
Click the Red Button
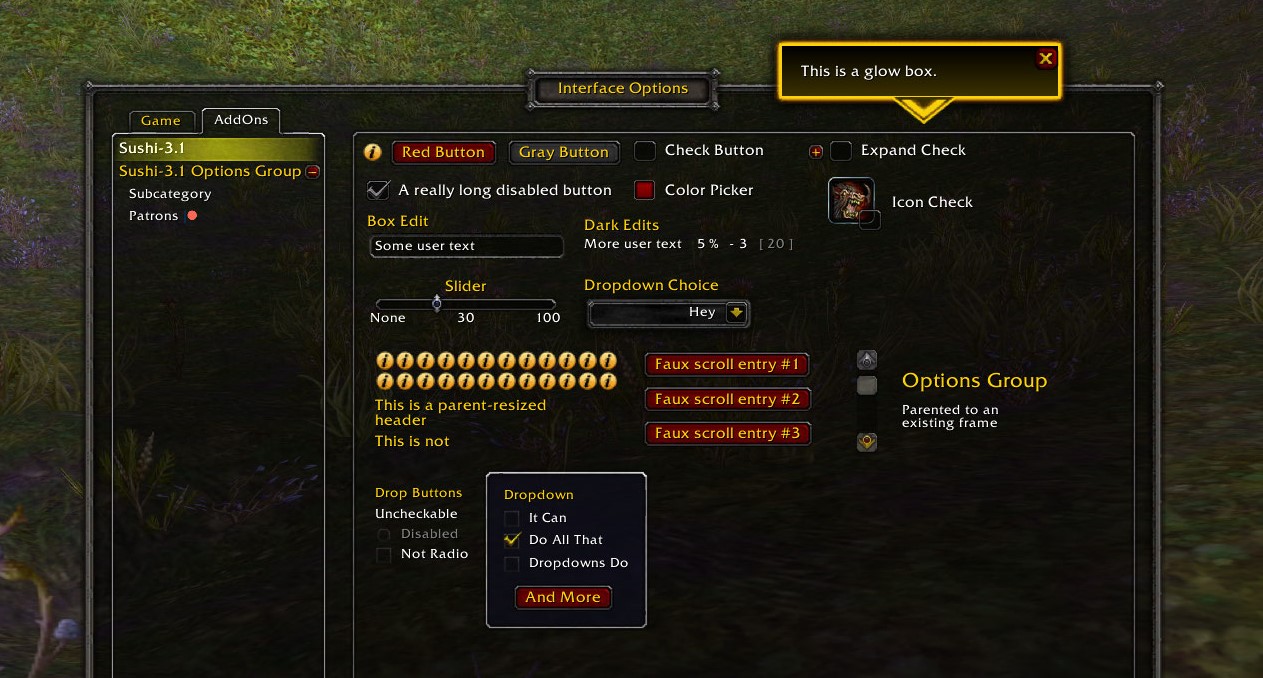[443, 152]
